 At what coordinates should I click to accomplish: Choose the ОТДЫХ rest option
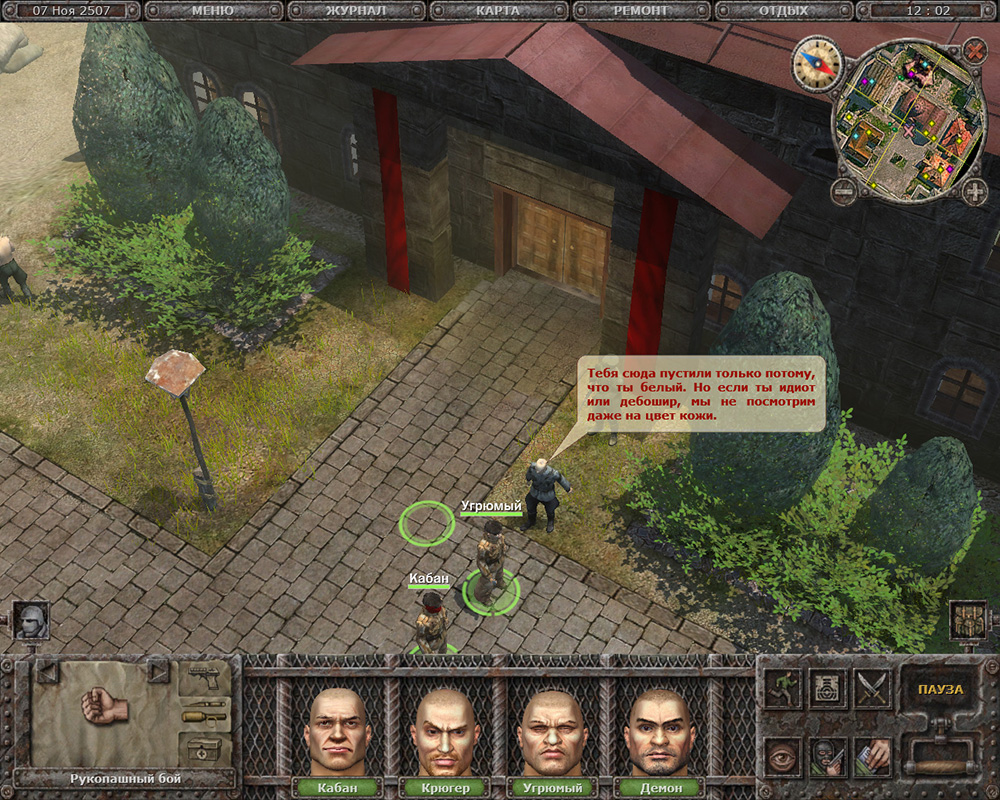point(782,11)
